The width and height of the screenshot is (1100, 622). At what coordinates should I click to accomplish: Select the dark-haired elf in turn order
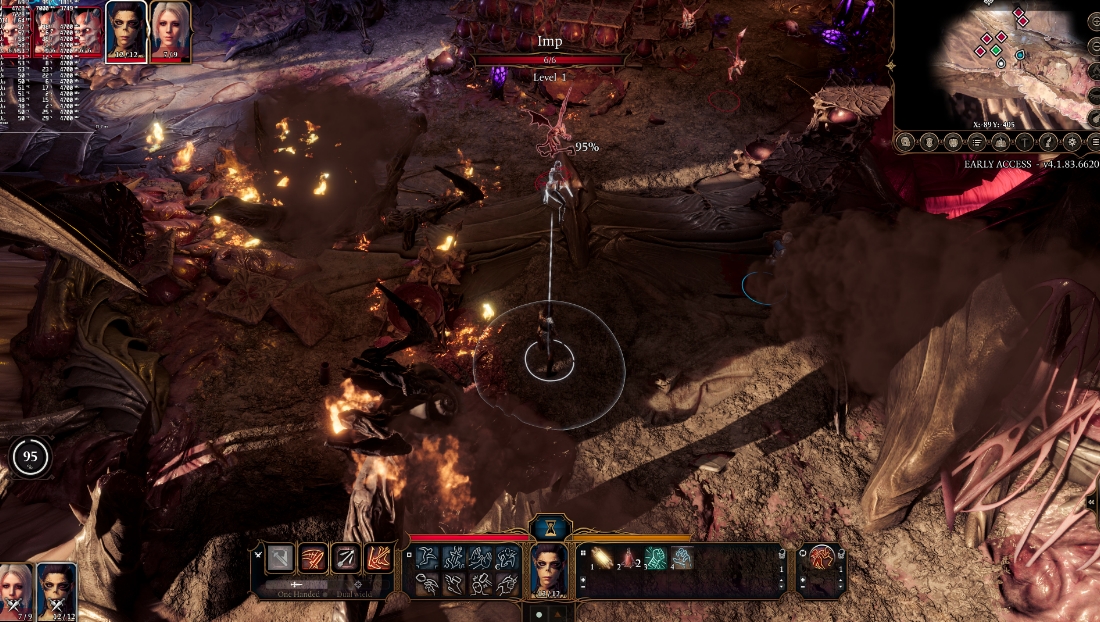pos(126,30)
